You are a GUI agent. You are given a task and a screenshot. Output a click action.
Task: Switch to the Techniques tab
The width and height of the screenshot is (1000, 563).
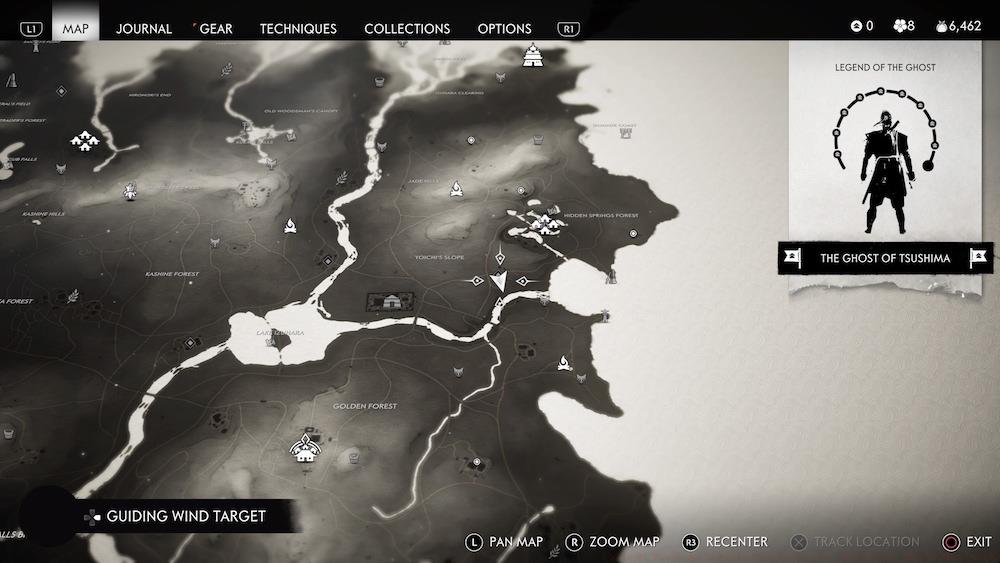click(298, 28)
